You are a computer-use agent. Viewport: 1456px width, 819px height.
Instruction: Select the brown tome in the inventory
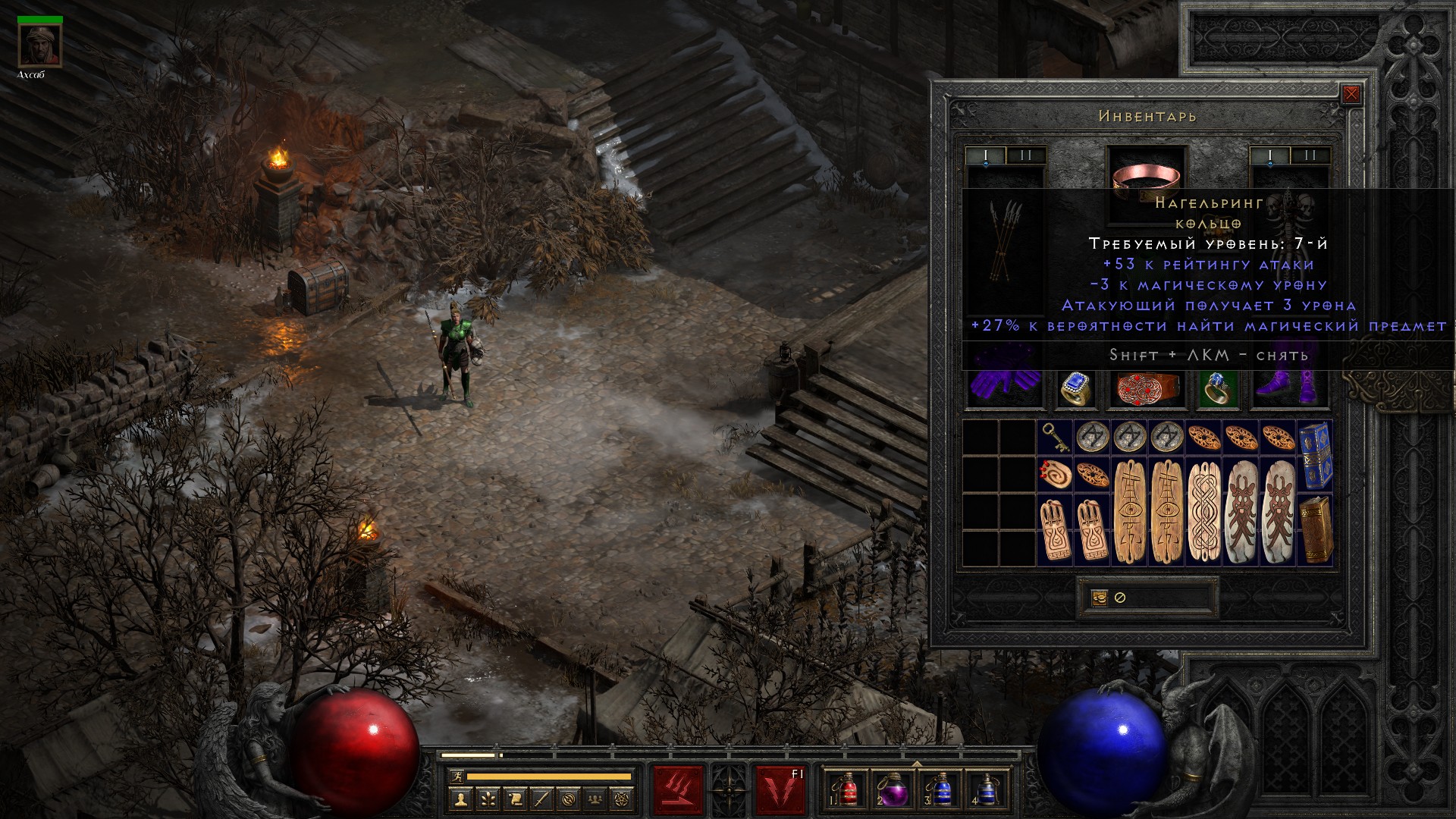[x=1316, y=529]
